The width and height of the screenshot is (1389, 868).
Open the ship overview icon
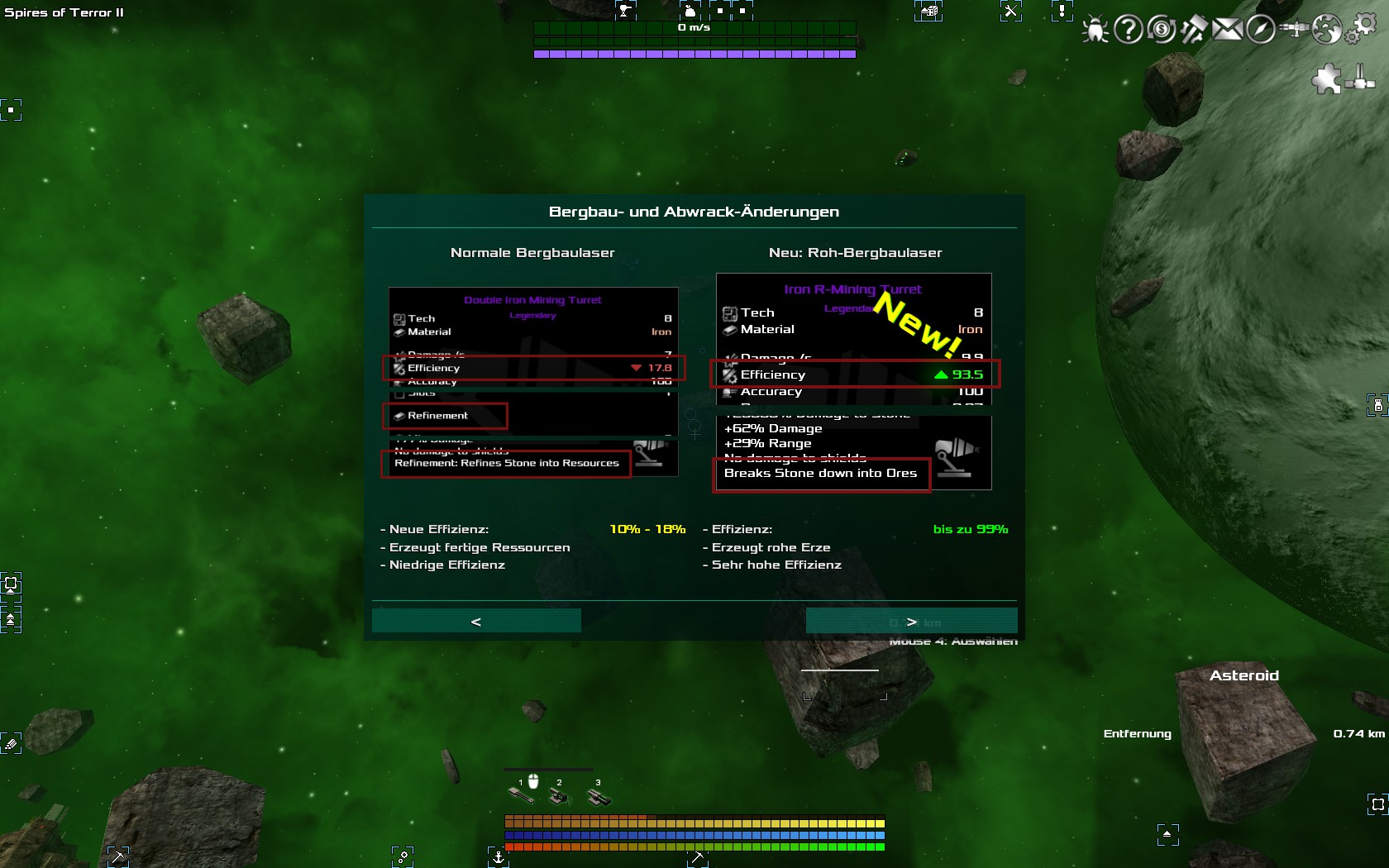(1294, 30)
